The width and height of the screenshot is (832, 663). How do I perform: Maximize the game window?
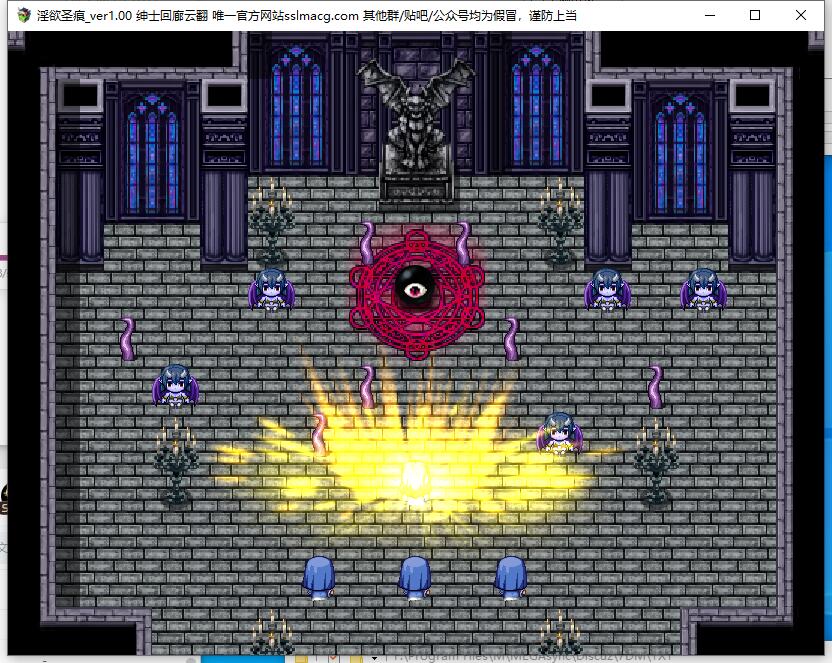click(x=755, y=15)
